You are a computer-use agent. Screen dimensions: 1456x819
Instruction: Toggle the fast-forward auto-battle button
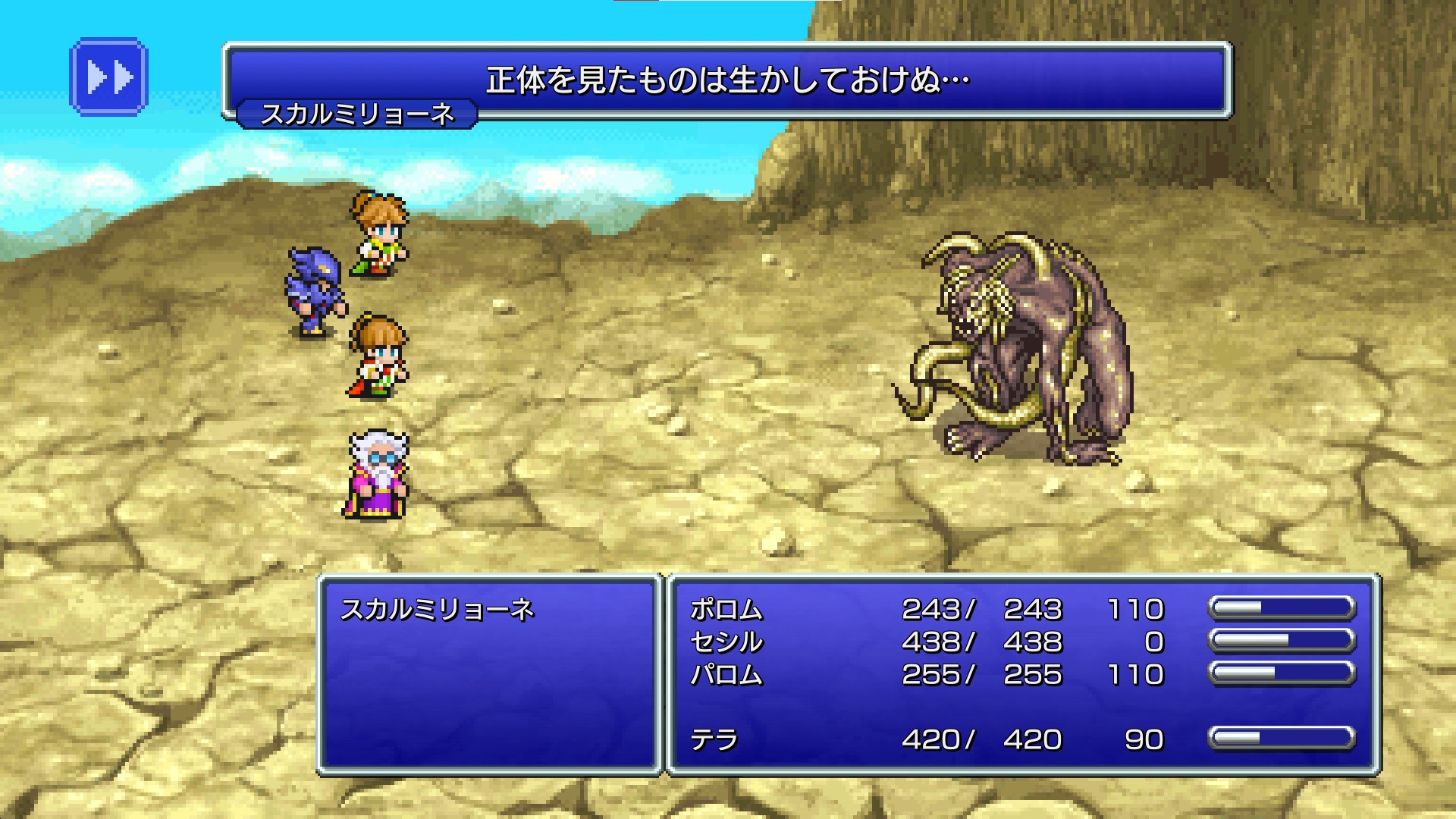pos(108,77)
